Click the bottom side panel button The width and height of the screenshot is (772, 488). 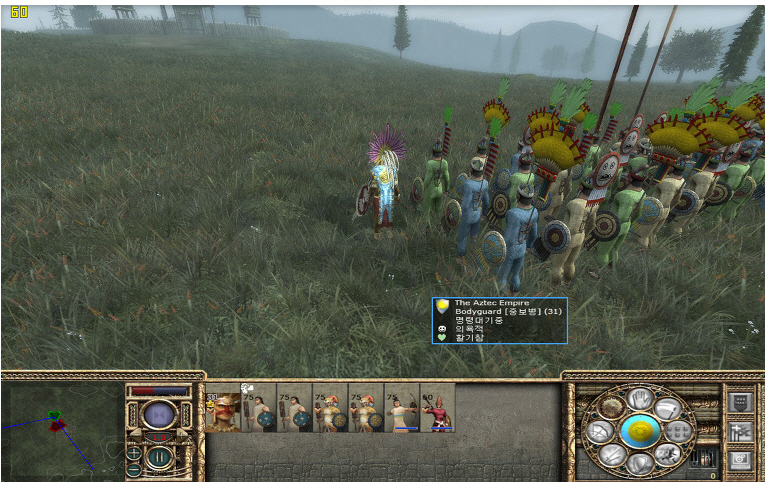coord(742,460)
